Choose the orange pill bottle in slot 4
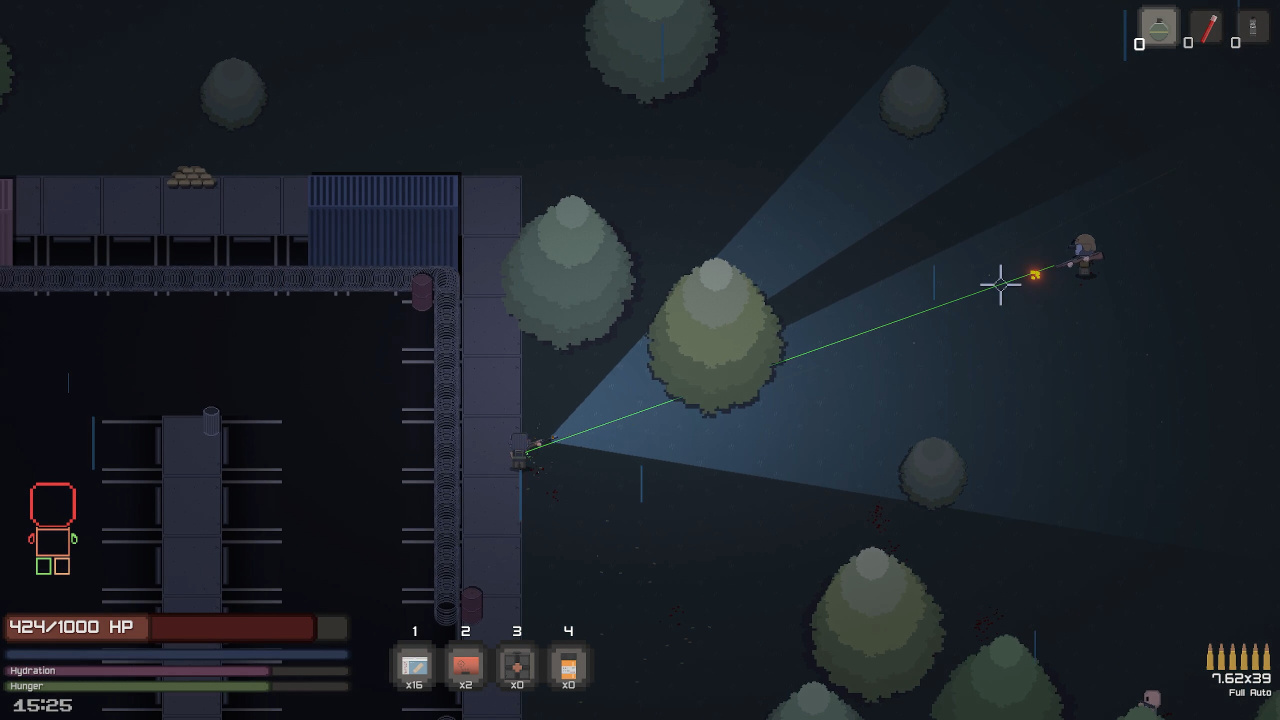1280x720 pixels. (x=568, y=665)
